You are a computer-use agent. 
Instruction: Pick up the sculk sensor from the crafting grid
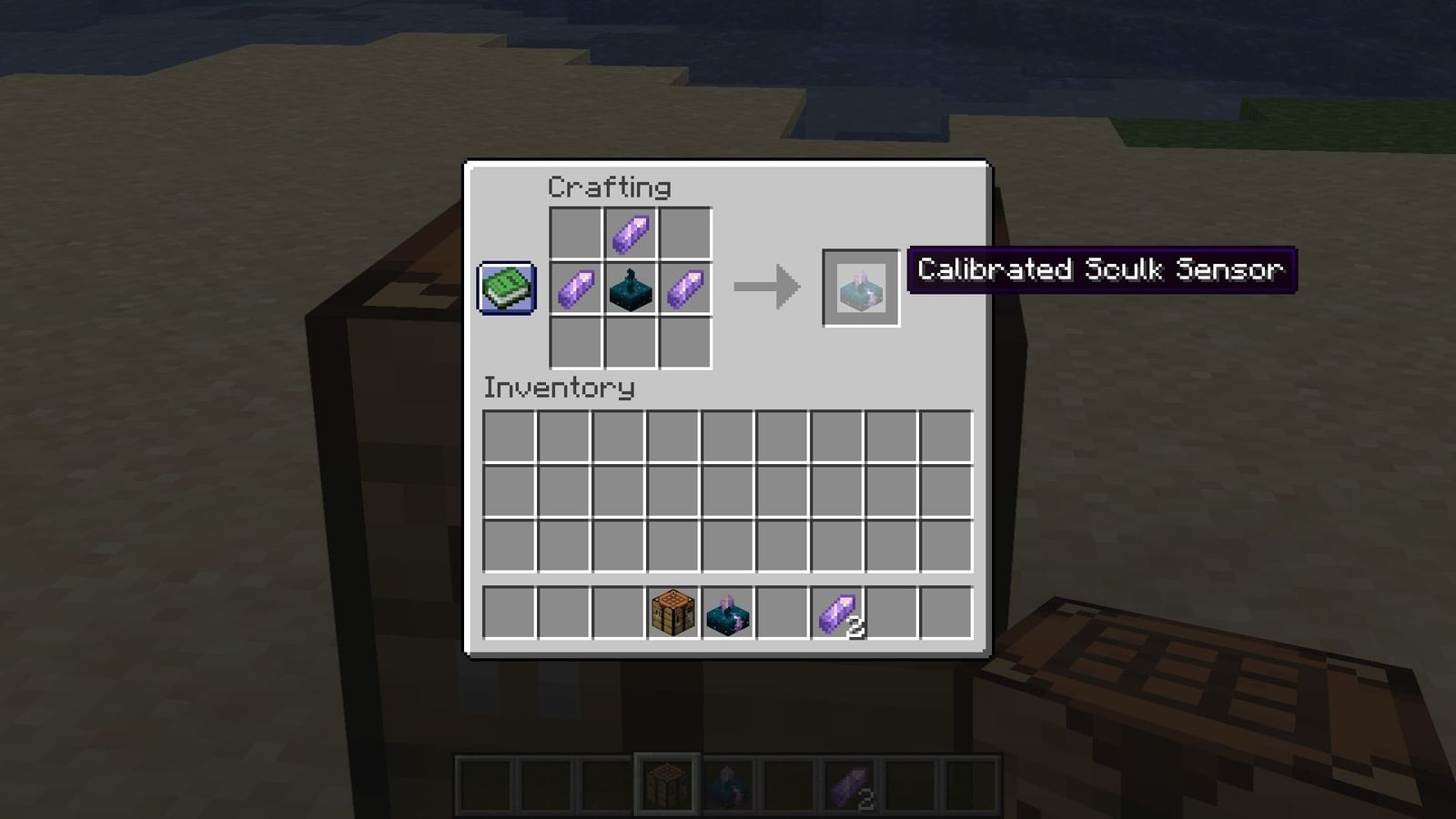[630, 288]
